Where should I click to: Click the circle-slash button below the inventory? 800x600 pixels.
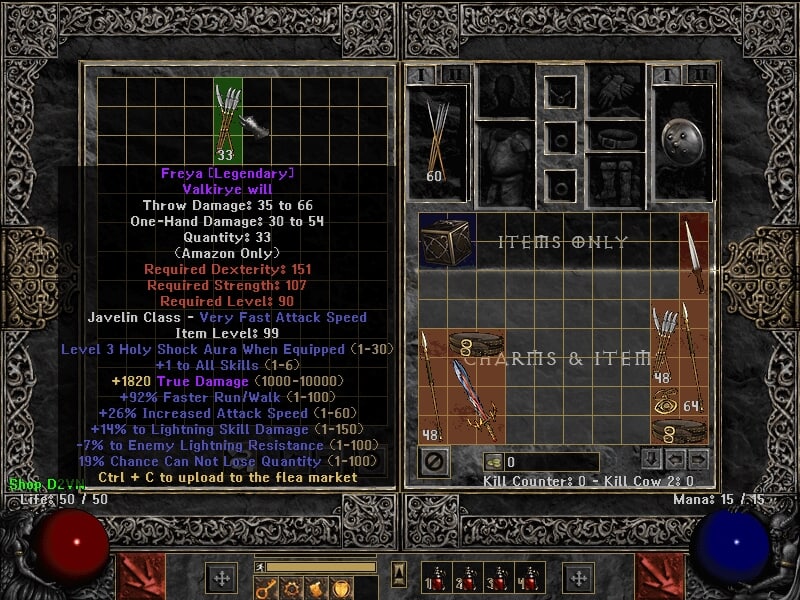tap(434, 462)
